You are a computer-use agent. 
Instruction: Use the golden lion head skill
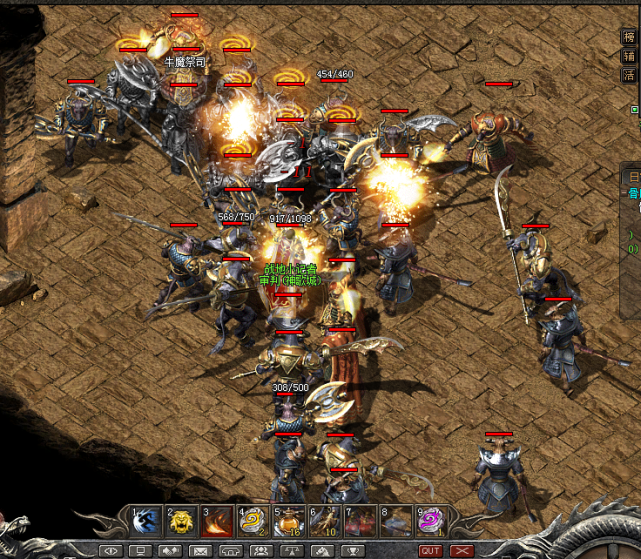[181, 521]
